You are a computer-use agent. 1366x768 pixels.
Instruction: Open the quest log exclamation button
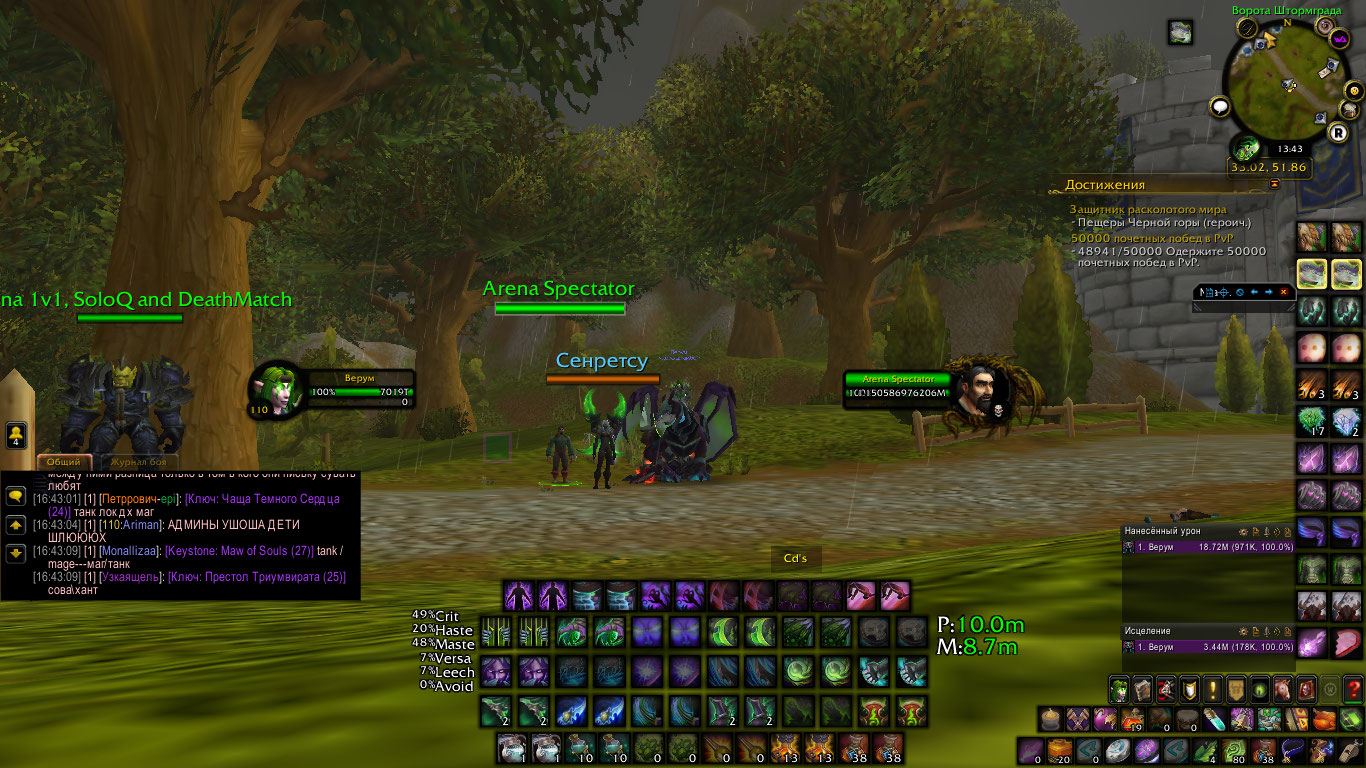coord(1212,689)
